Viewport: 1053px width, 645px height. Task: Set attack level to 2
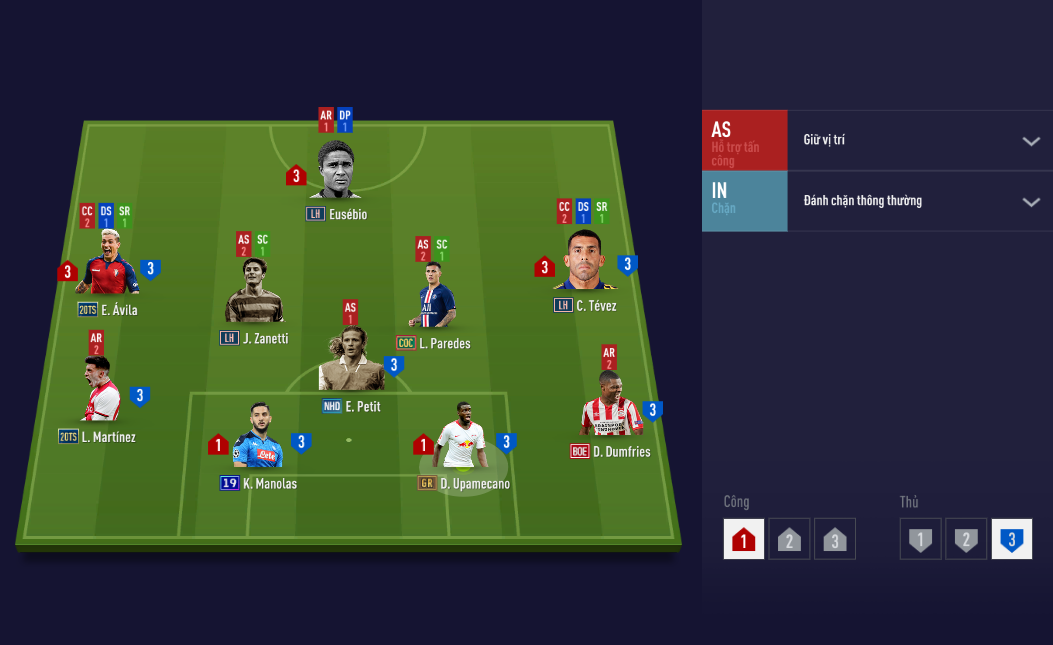(789, 540)
